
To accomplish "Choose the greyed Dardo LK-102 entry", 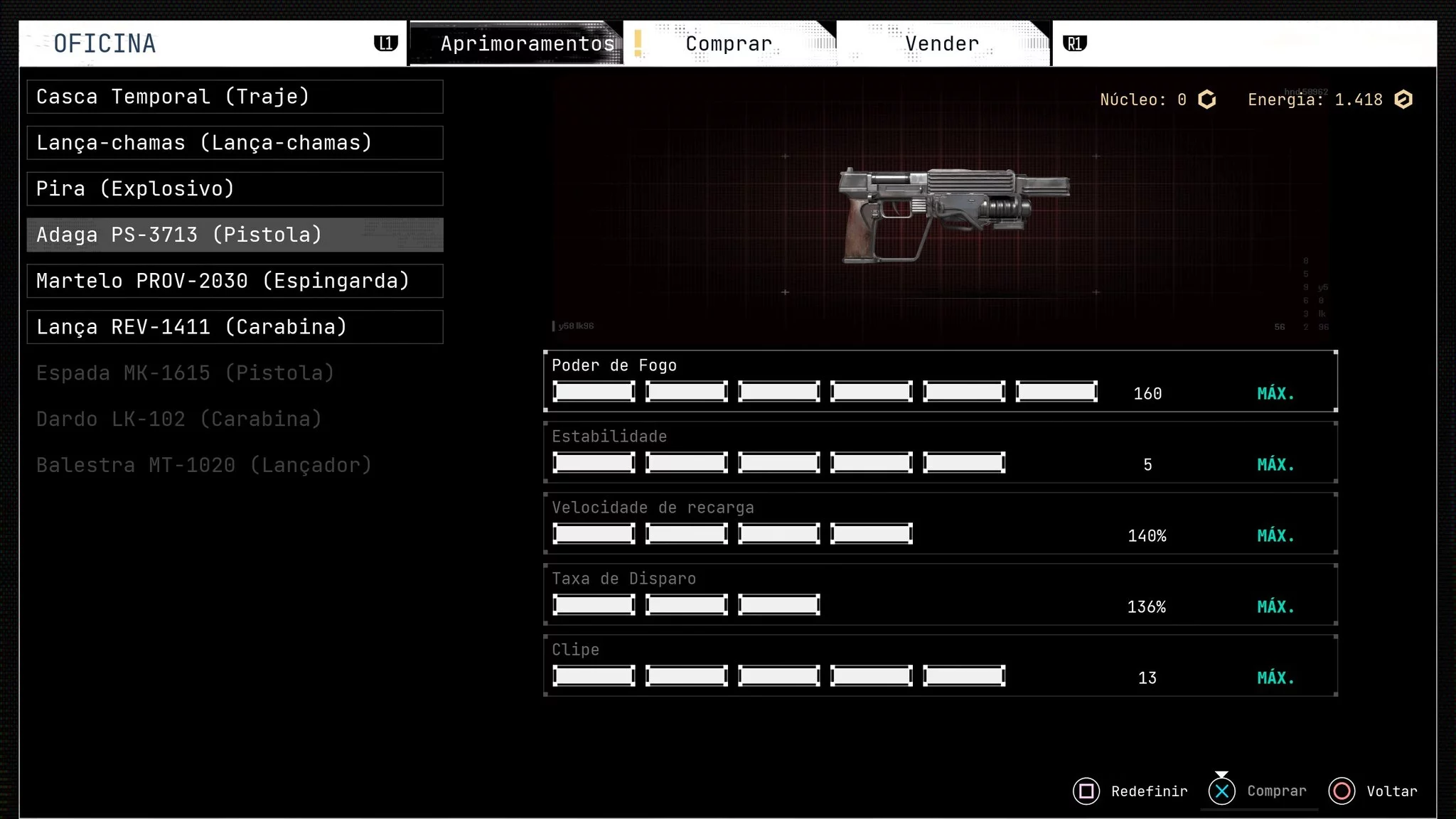I will click(179, 419).
